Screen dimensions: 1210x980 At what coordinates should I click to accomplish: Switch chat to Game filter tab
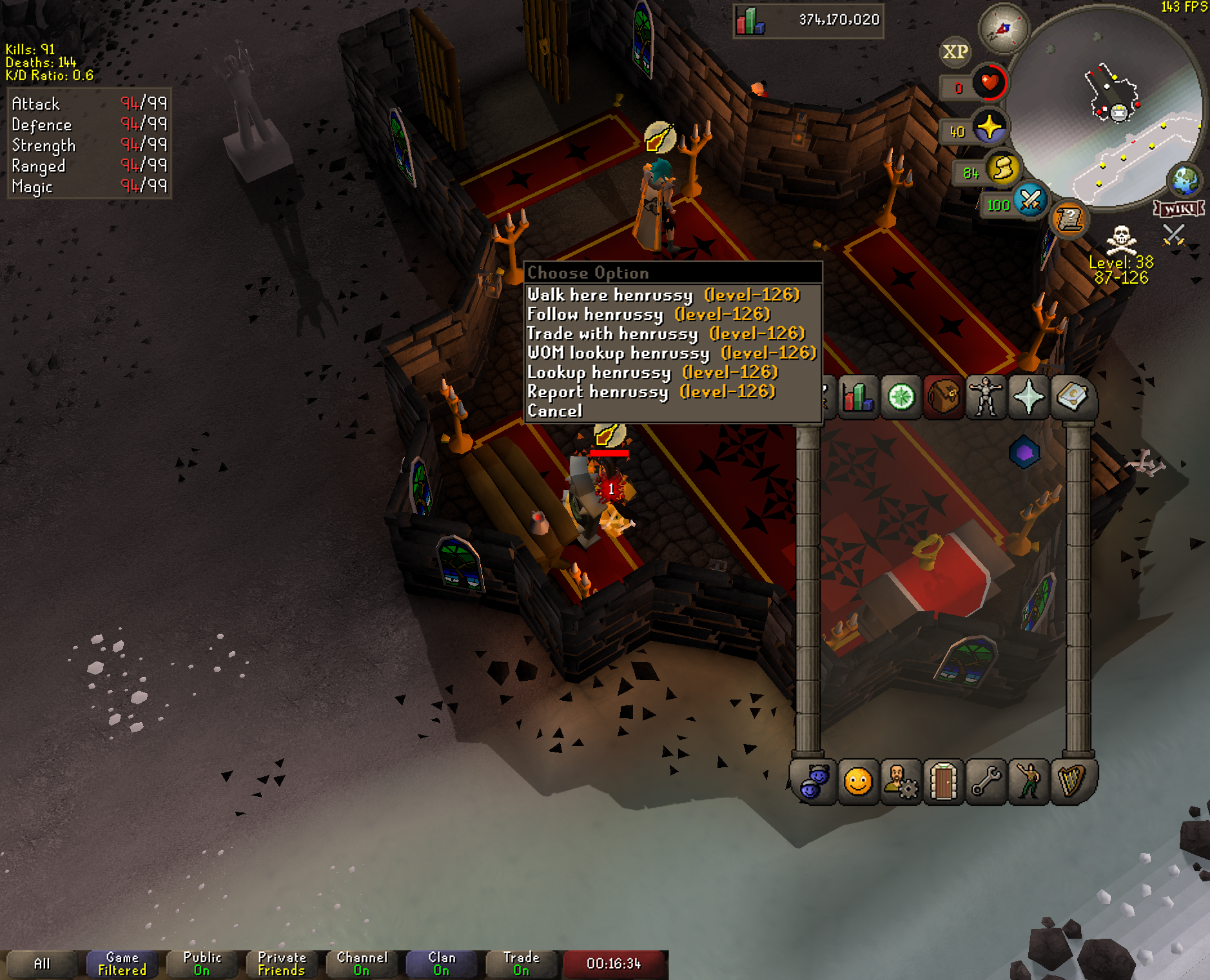[x=122, y=964]
